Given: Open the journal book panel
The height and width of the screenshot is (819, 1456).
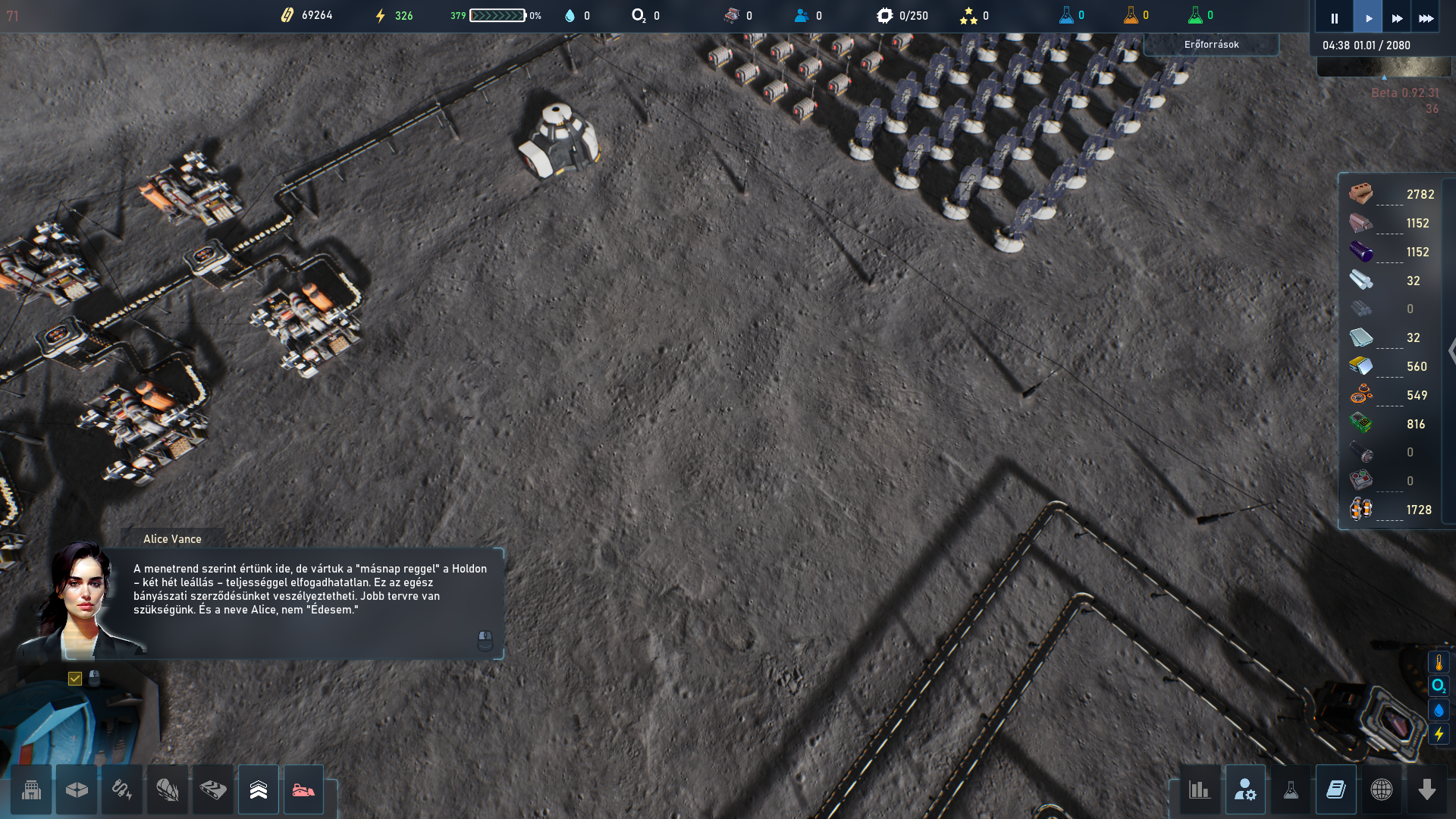Looking at the screenshot, I should tap(1336, 790).
